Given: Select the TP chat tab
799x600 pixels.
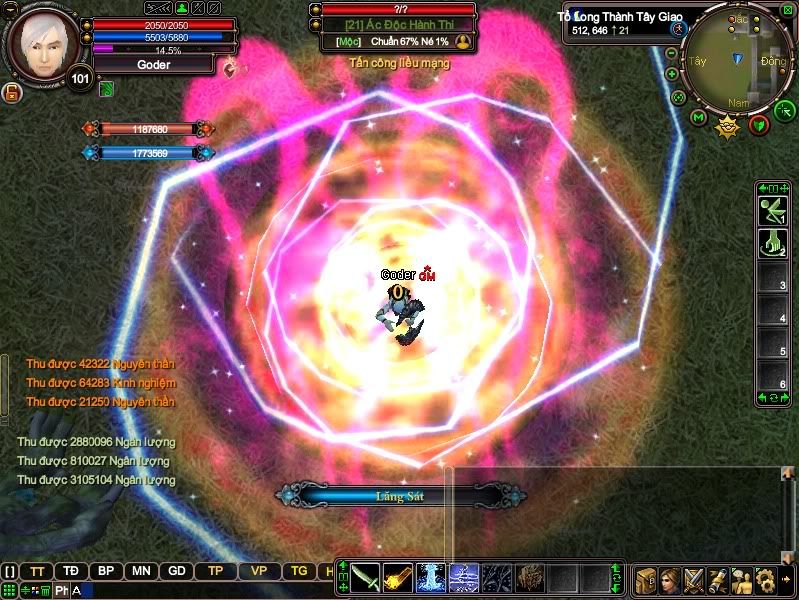Looking at the screenshot, I should (x=215, y=571).
